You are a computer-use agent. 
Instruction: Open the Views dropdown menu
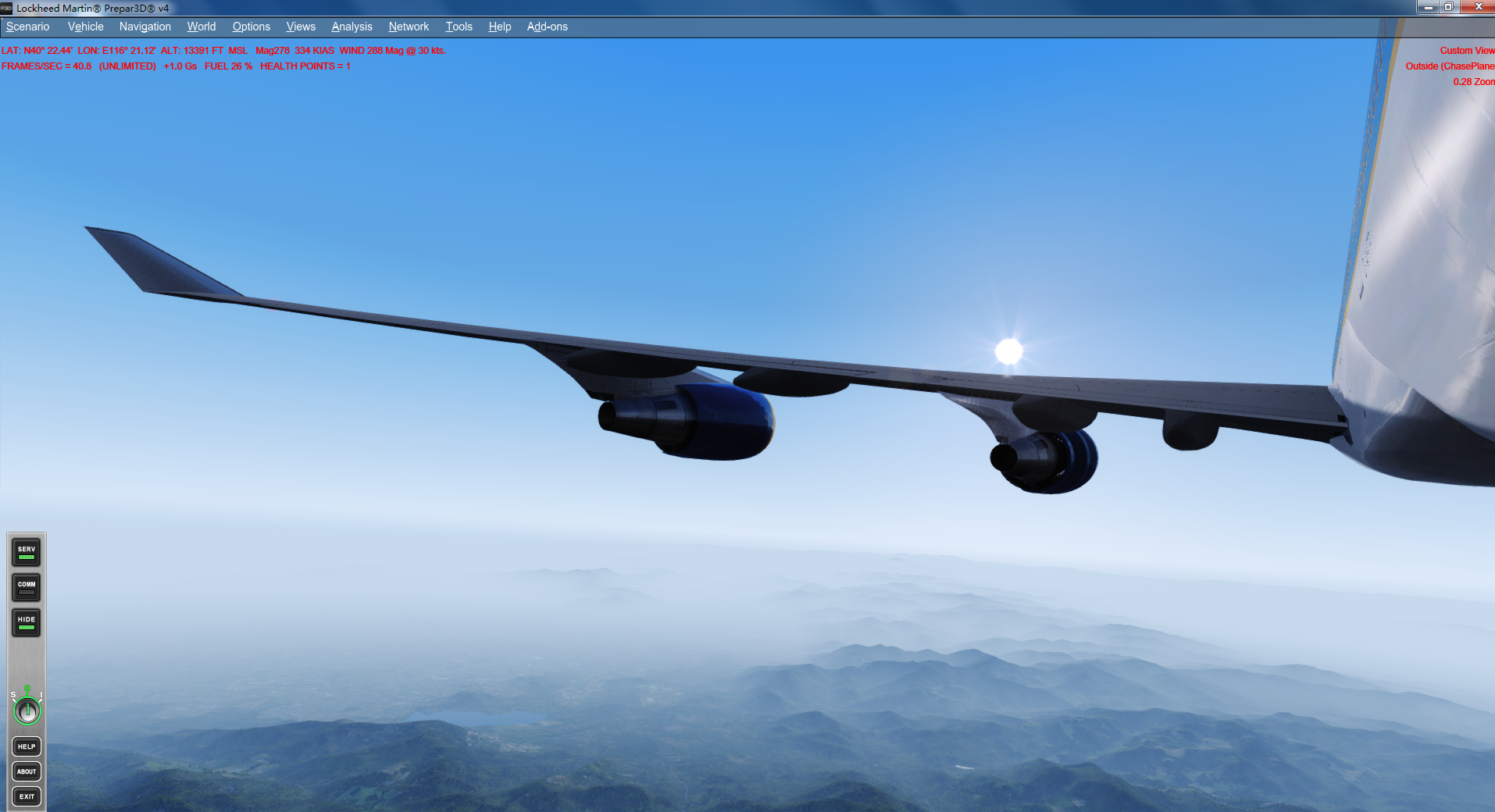point(301,26)
